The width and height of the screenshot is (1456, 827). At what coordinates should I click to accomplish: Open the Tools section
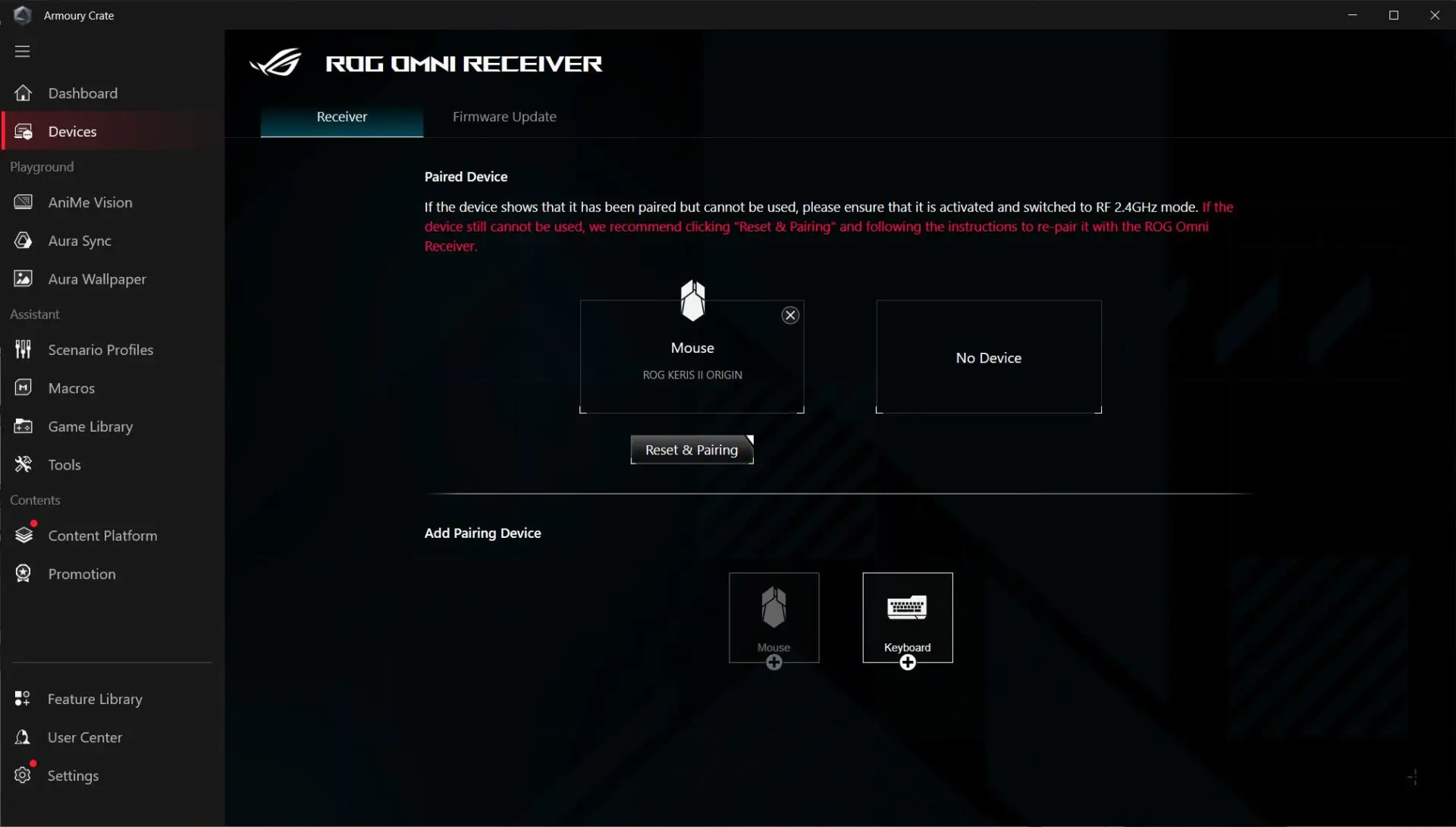[64, 464]
